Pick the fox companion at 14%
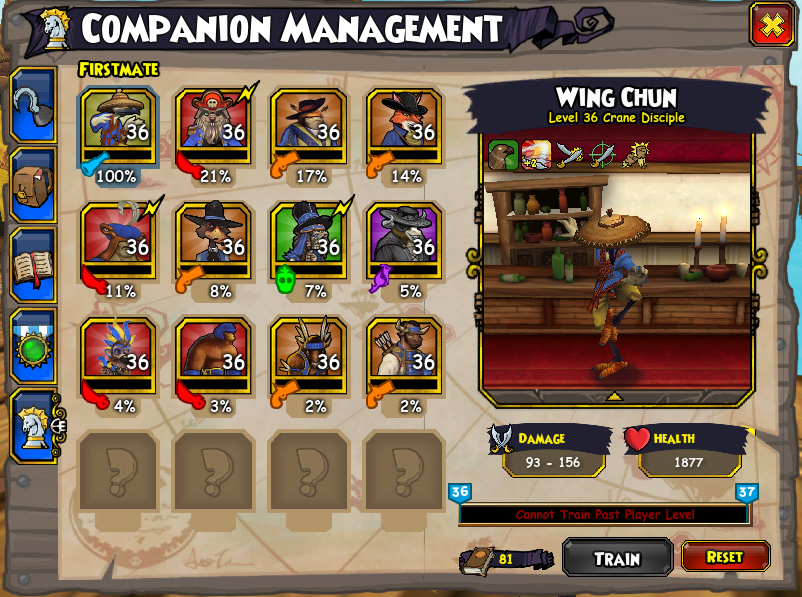The height and width of the screenshot is (597, 802). tap(404, 127)
